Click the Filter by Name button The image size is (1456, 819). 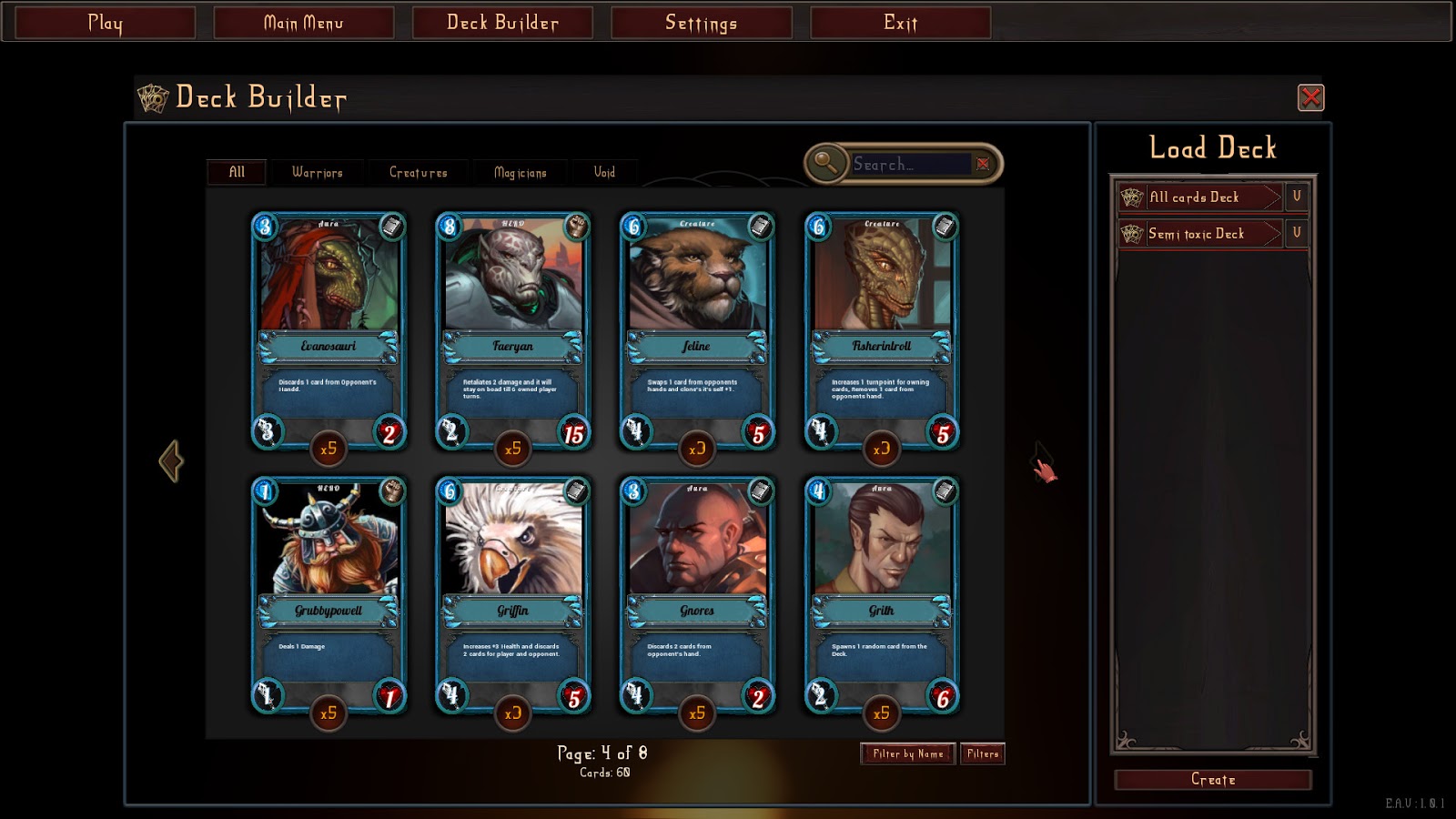909,753
